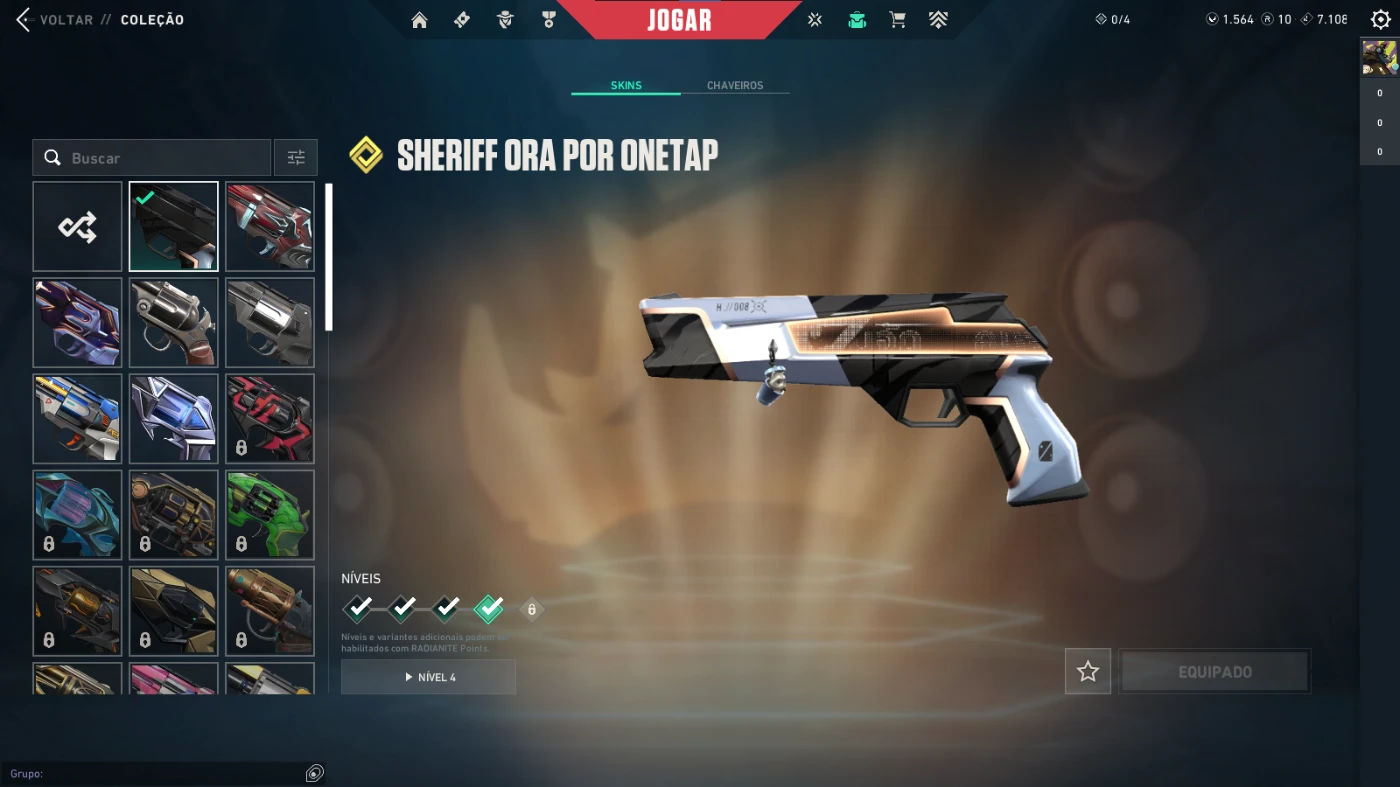Play the Nível 4 preview video
Screen dimensions: 1400x787
pyautogui.click(x=429, y=677)
